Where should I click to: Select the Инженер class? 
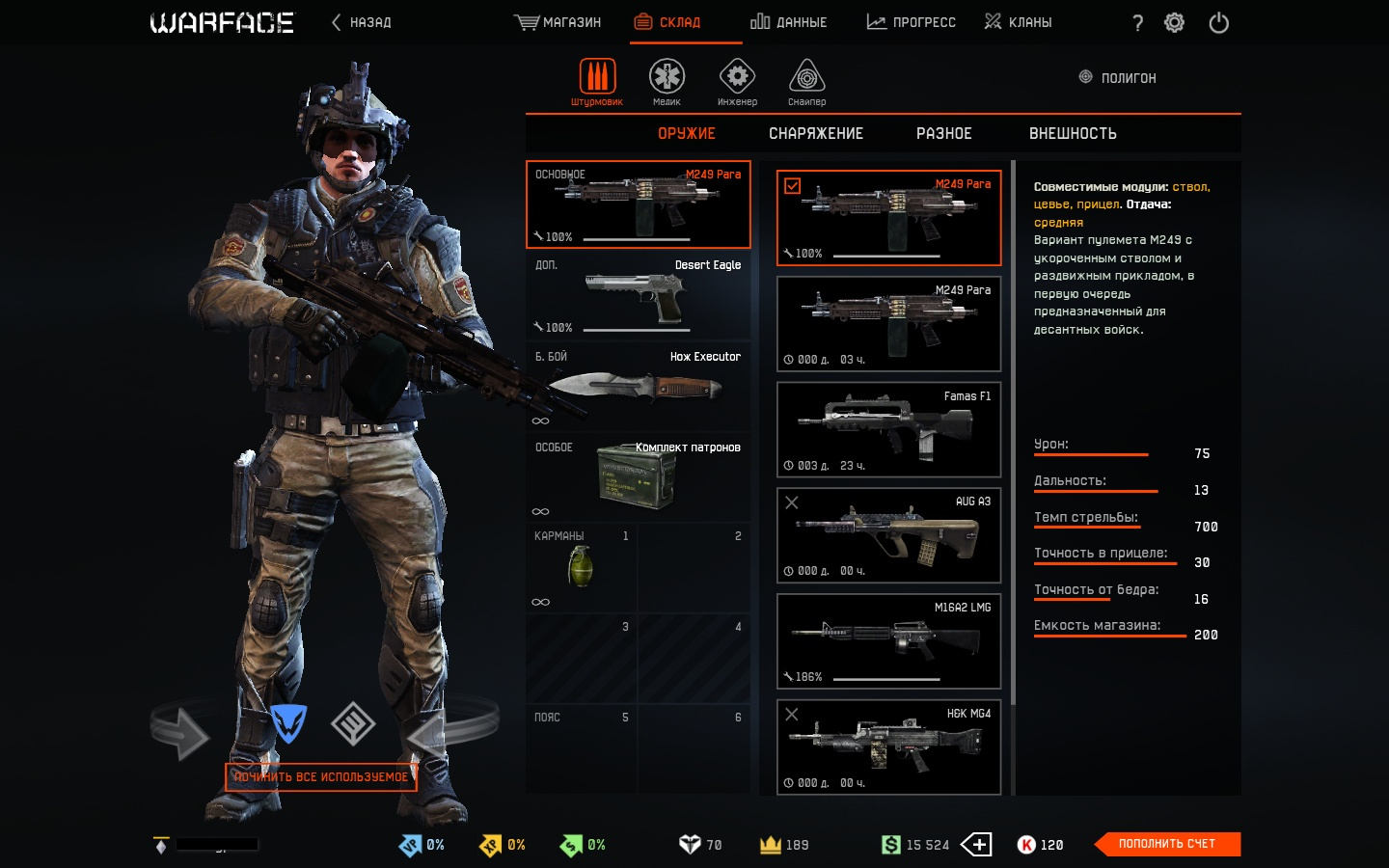pyautogui.click(x=737, y=81)
